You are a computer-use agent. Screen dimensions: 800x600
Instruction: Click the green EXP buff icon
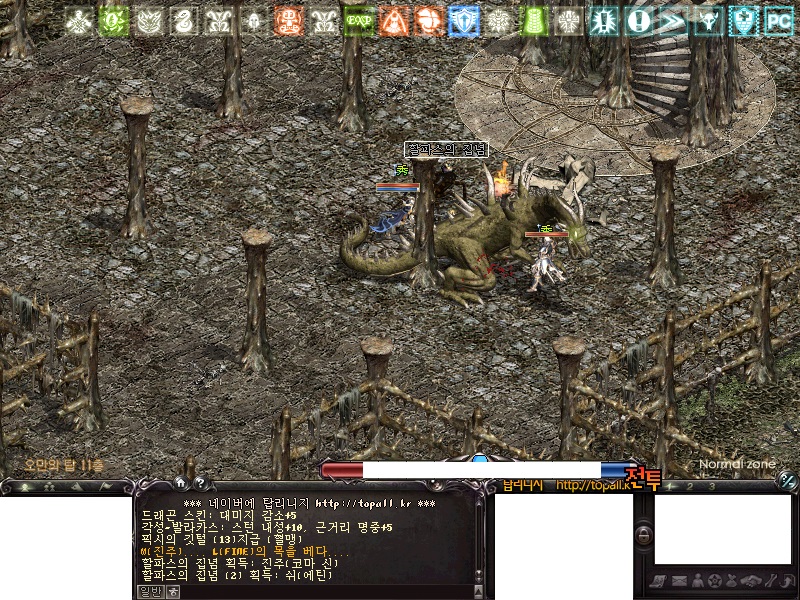(357, 20)
